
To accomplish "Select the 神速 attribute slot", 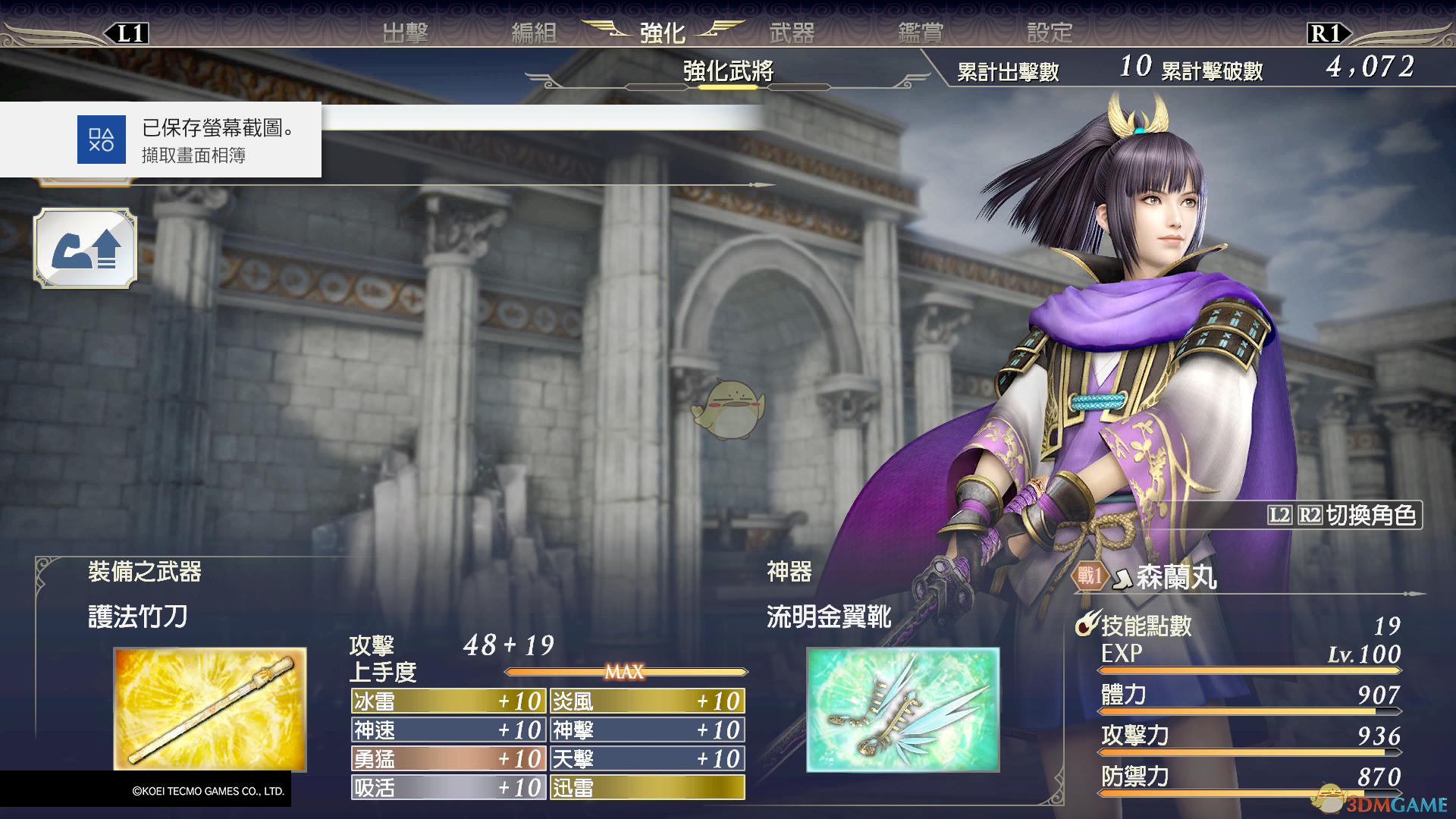I will 448,730.
